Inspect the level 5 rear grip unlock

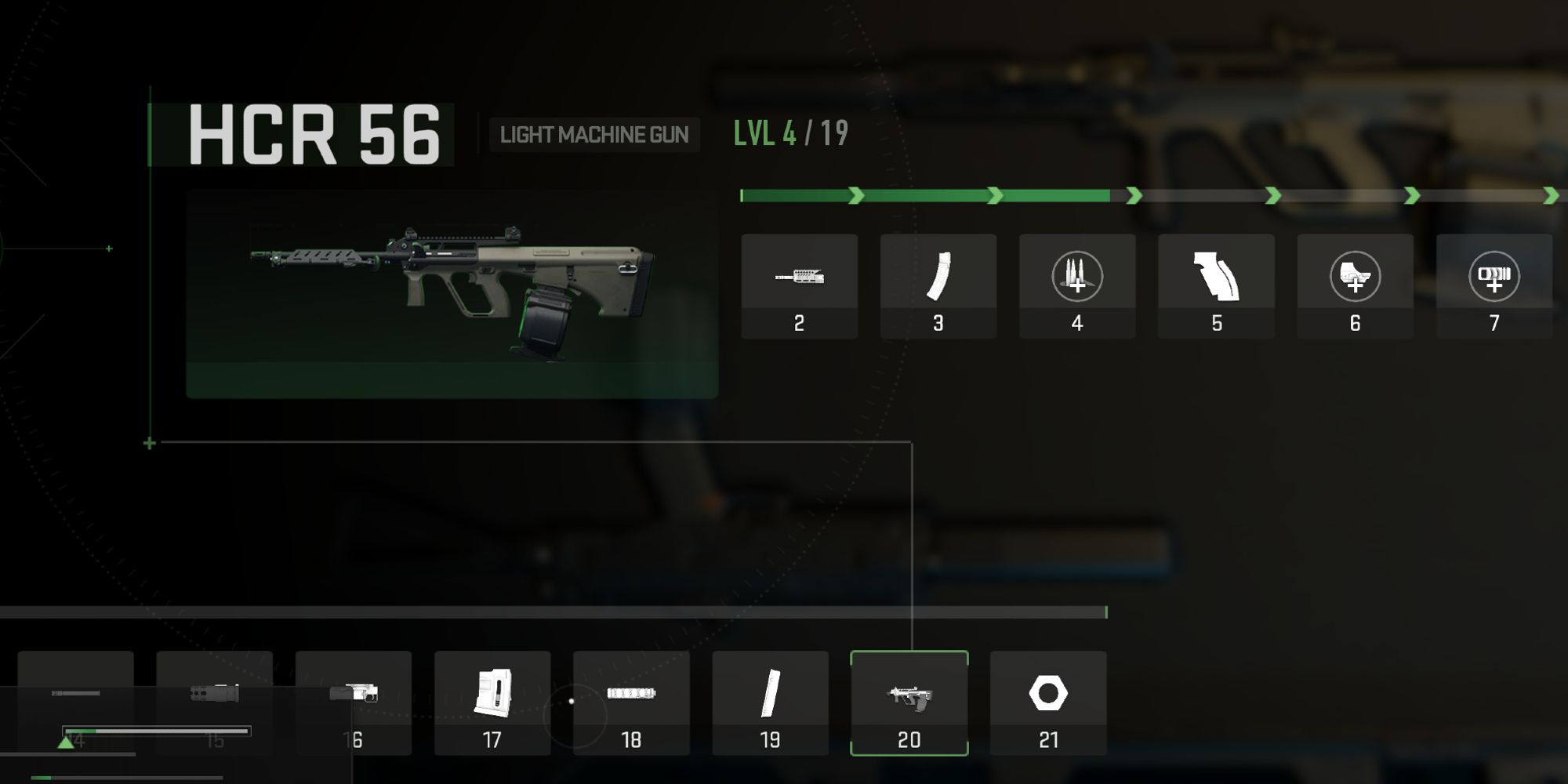point(1216,286)
